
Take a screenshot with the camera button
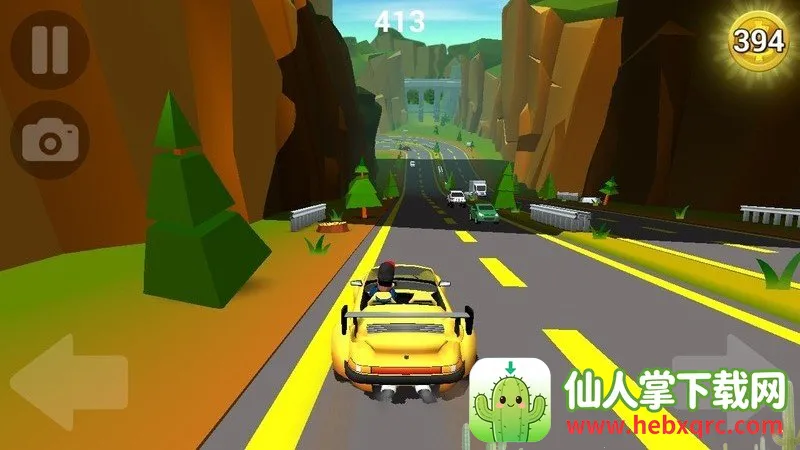49,140
